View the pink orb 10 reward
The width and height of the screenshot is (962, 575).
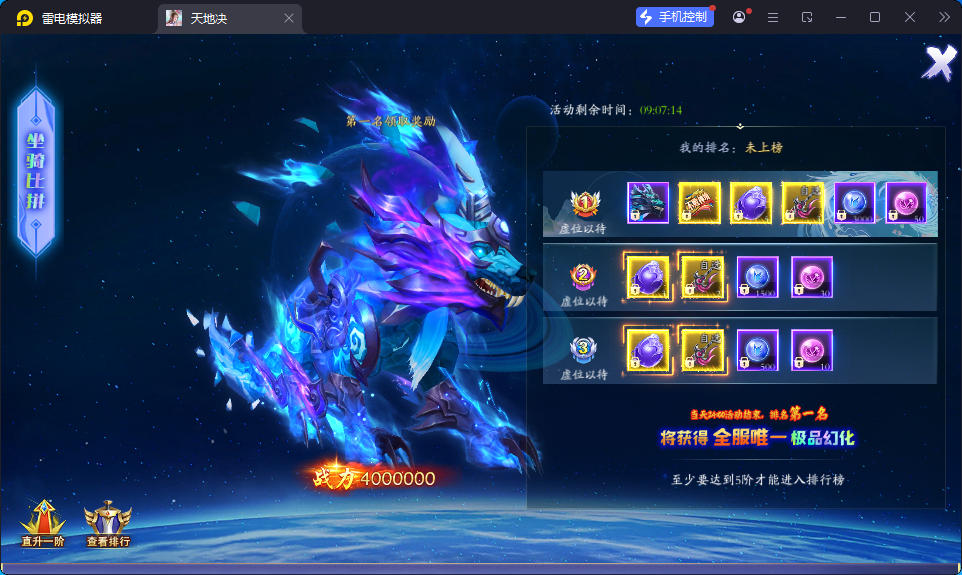click(x=811, y=350)
